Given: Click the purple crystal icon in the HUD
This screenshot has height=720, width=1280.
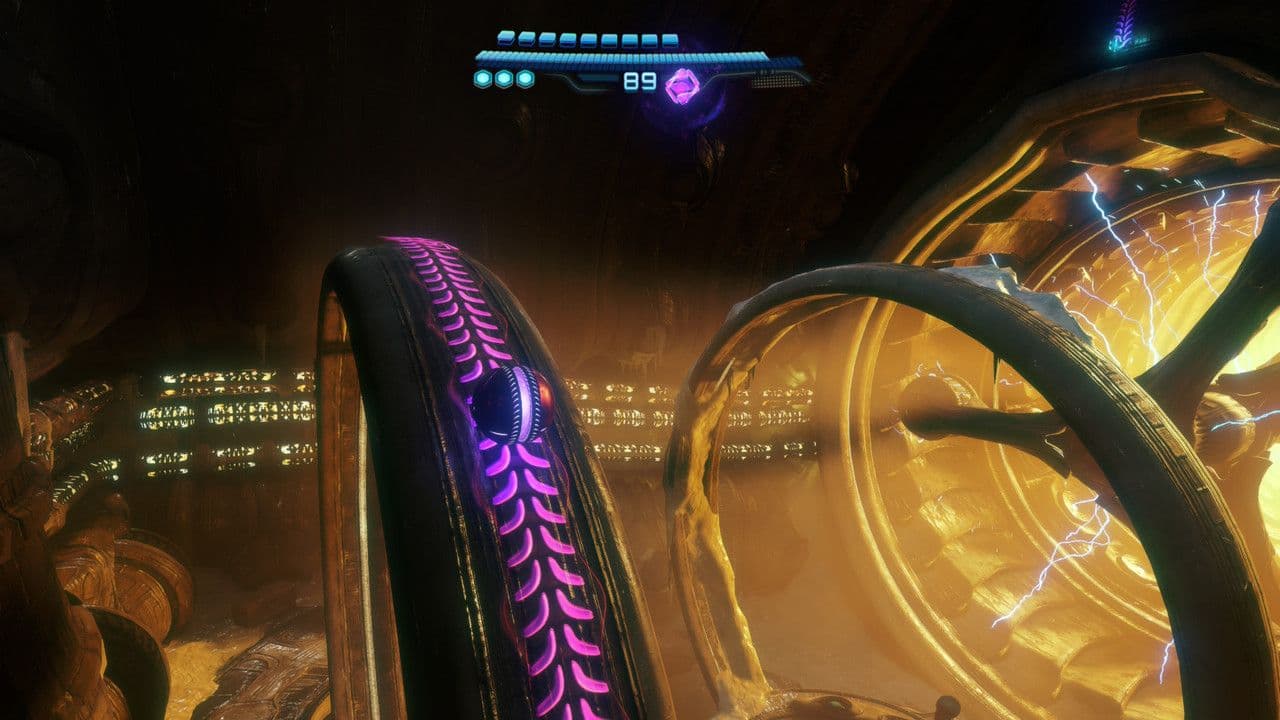Looking at the screenshot, I should 683,84.
